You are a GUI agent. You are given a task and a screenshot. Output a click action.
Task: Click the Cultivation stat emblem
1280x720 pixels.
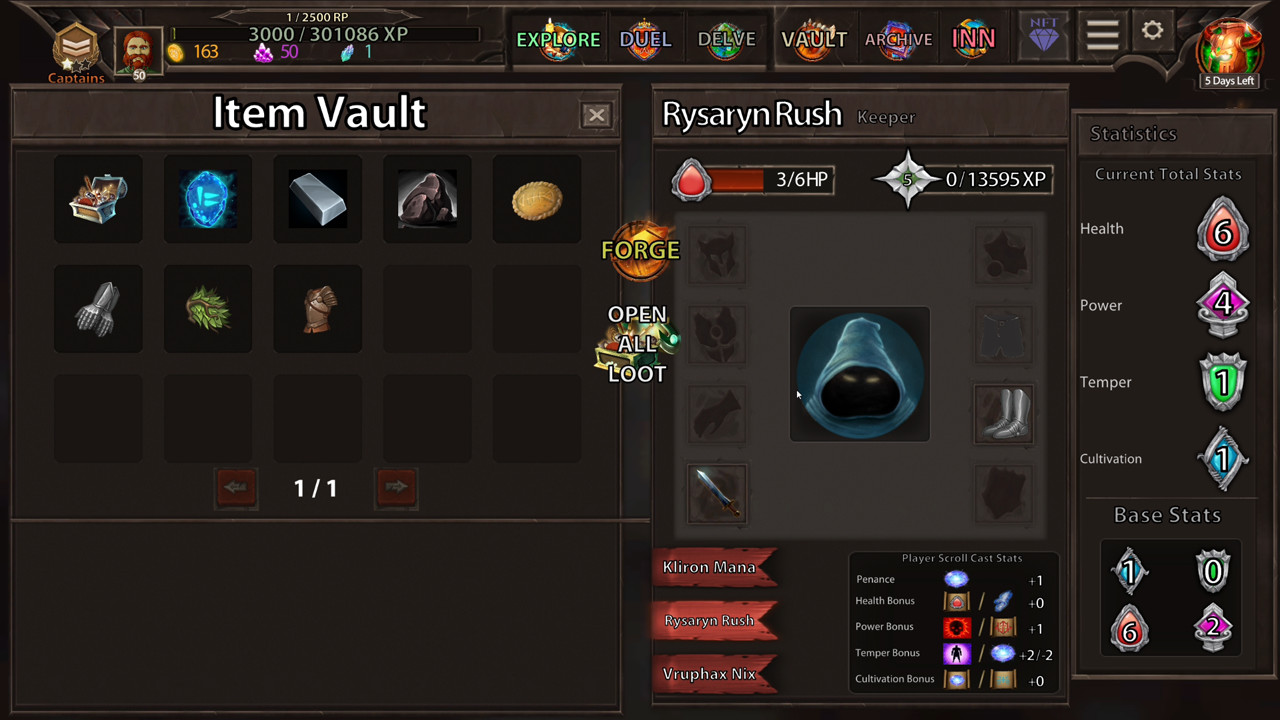1222,458
